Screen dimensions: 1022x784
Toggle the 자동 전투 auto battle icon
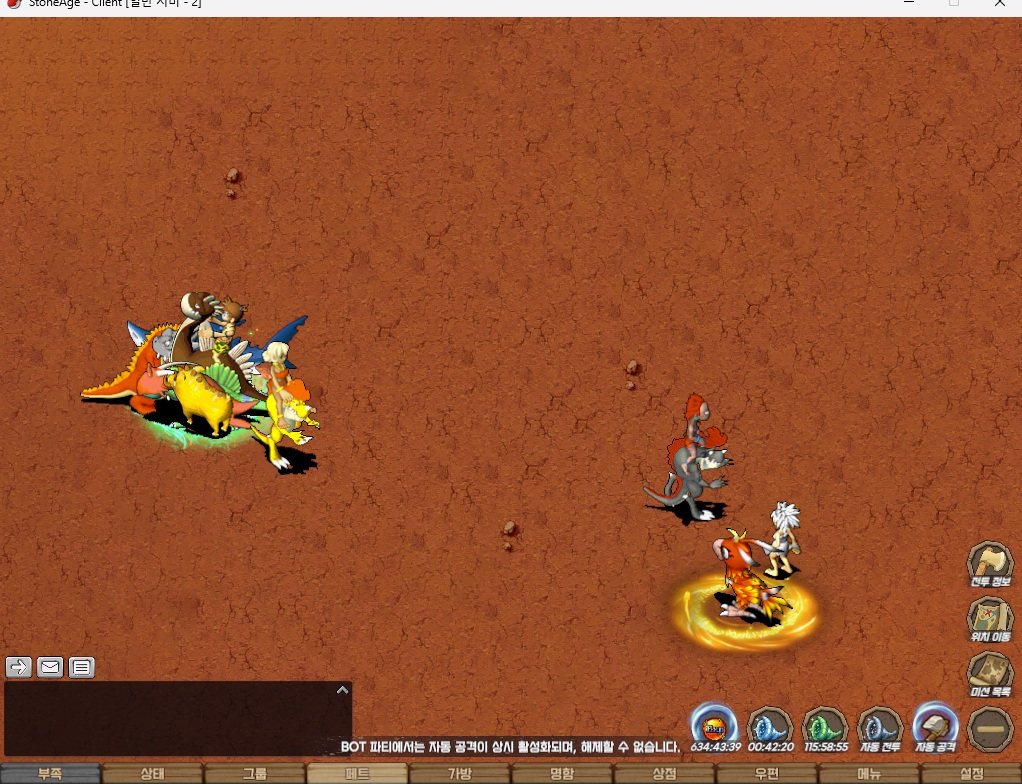880,727
